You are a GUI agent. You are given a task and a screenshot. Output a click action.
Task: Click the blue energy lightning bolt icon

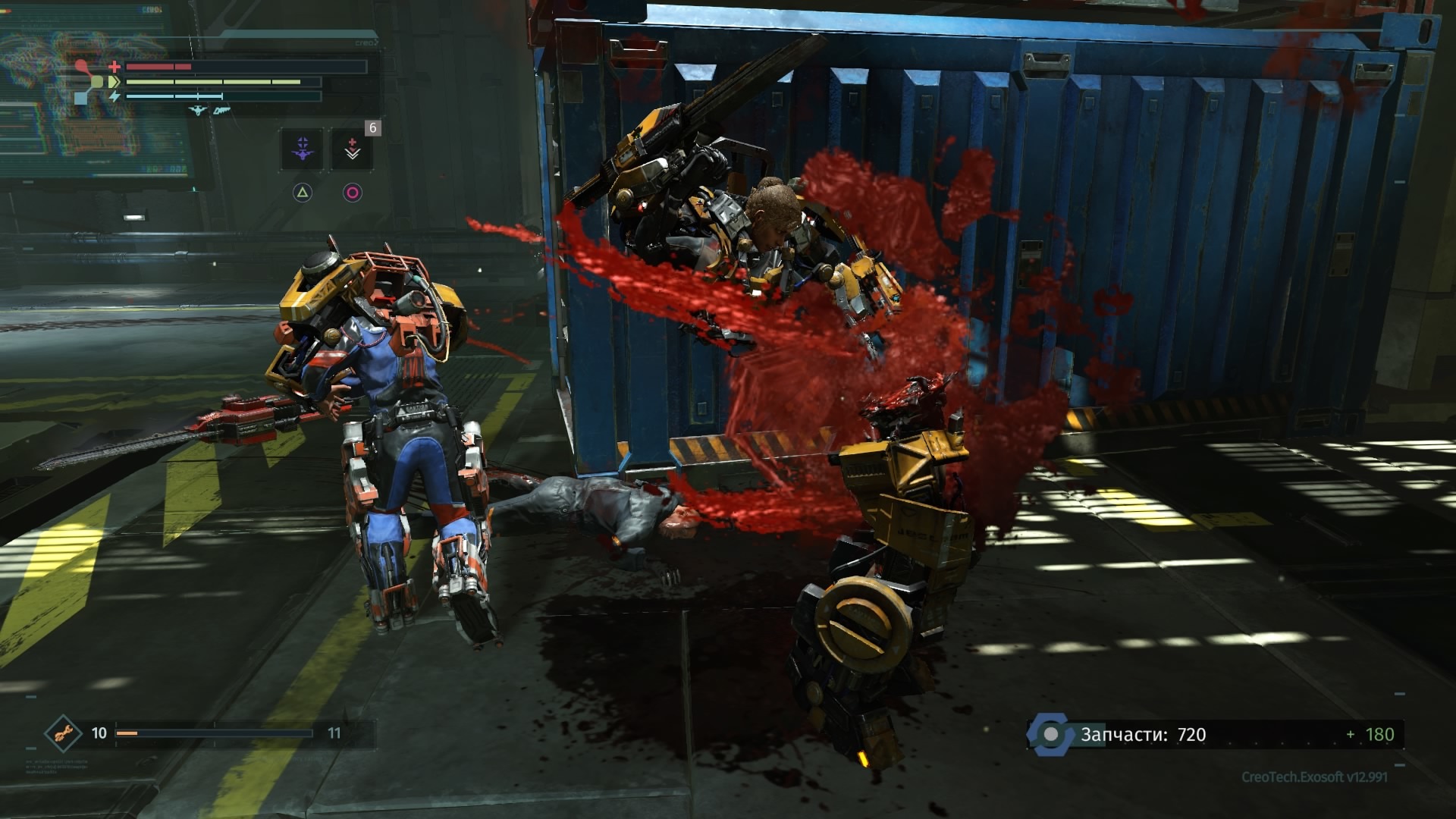coord(115,96)
